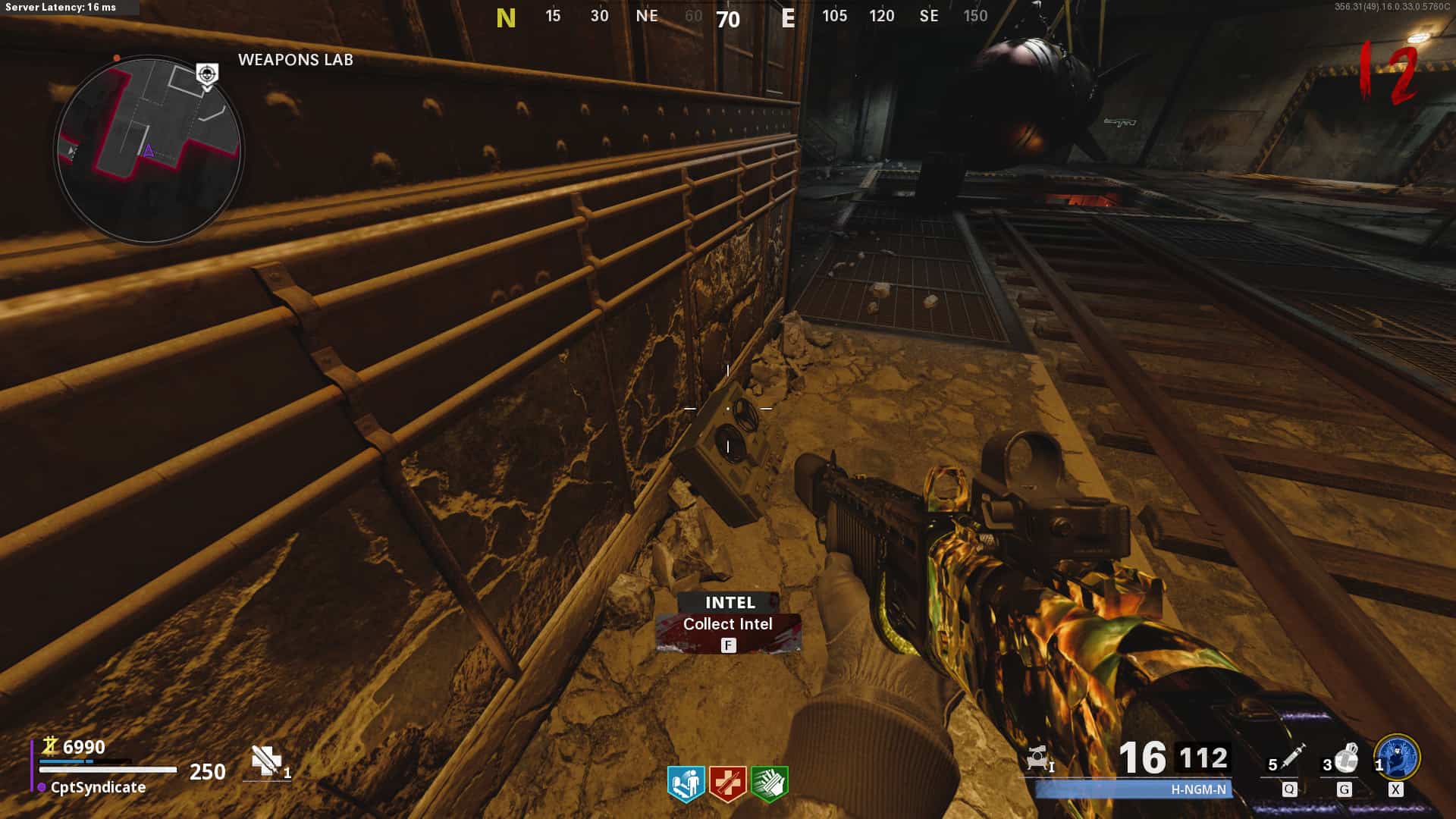Select the grenade equipment icon

pyautogui.click(x=1345, y=758)
